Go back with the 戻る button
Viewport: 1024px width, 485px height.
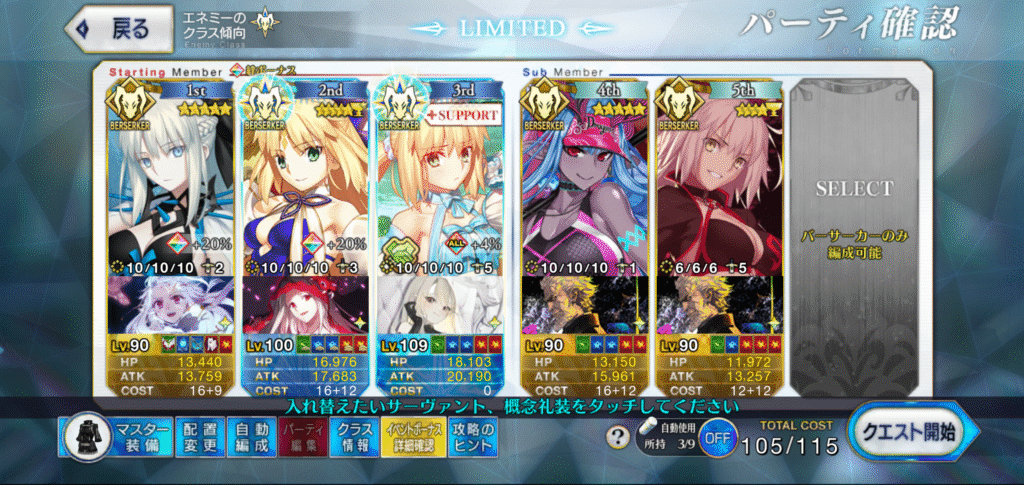(112, 29)
